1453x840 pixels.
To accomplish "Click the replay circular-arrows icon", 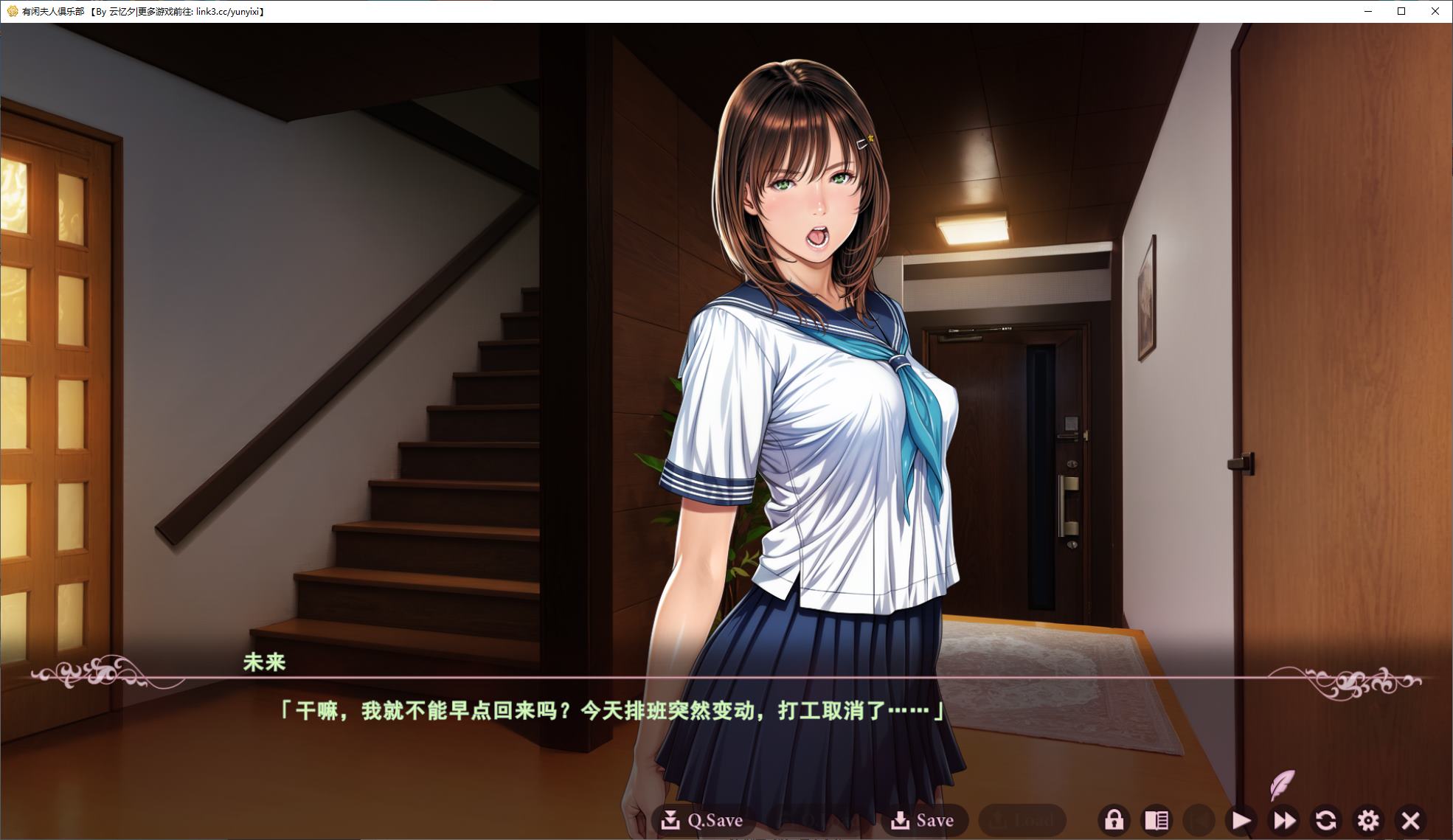I will 1326,819.
